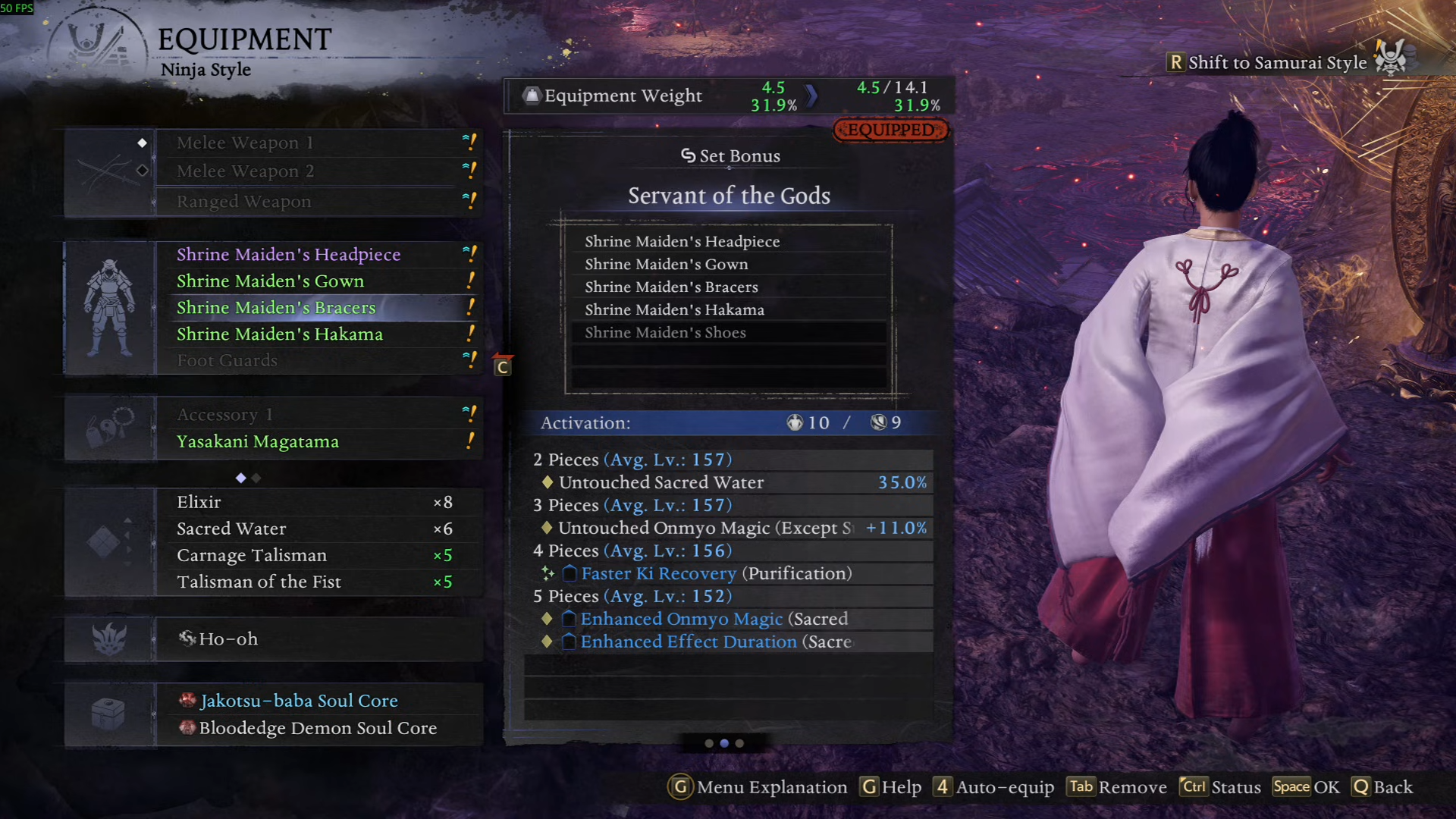Click the Auto-equip option

(994, 787)
